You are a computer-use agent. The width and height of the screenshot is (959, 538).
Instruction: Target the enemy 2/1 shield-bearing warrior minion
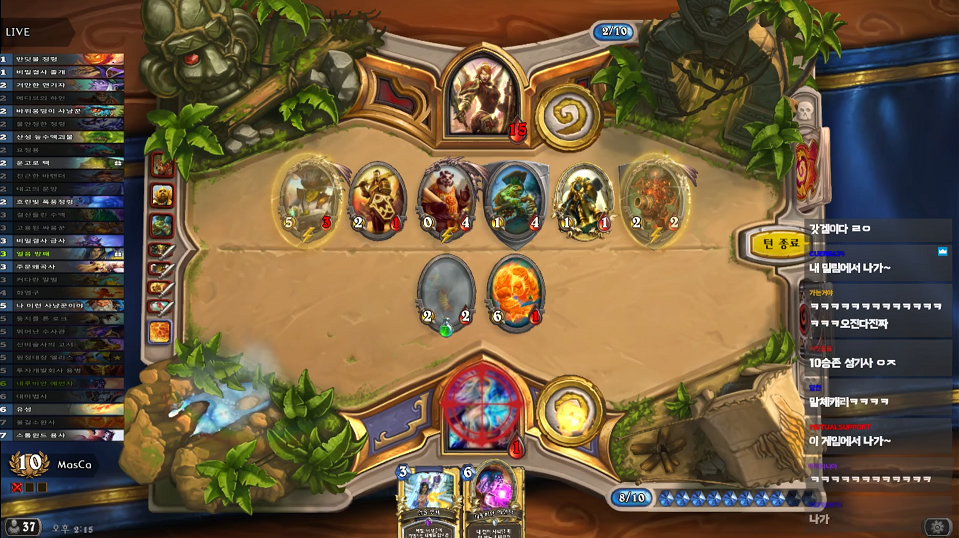376,197
